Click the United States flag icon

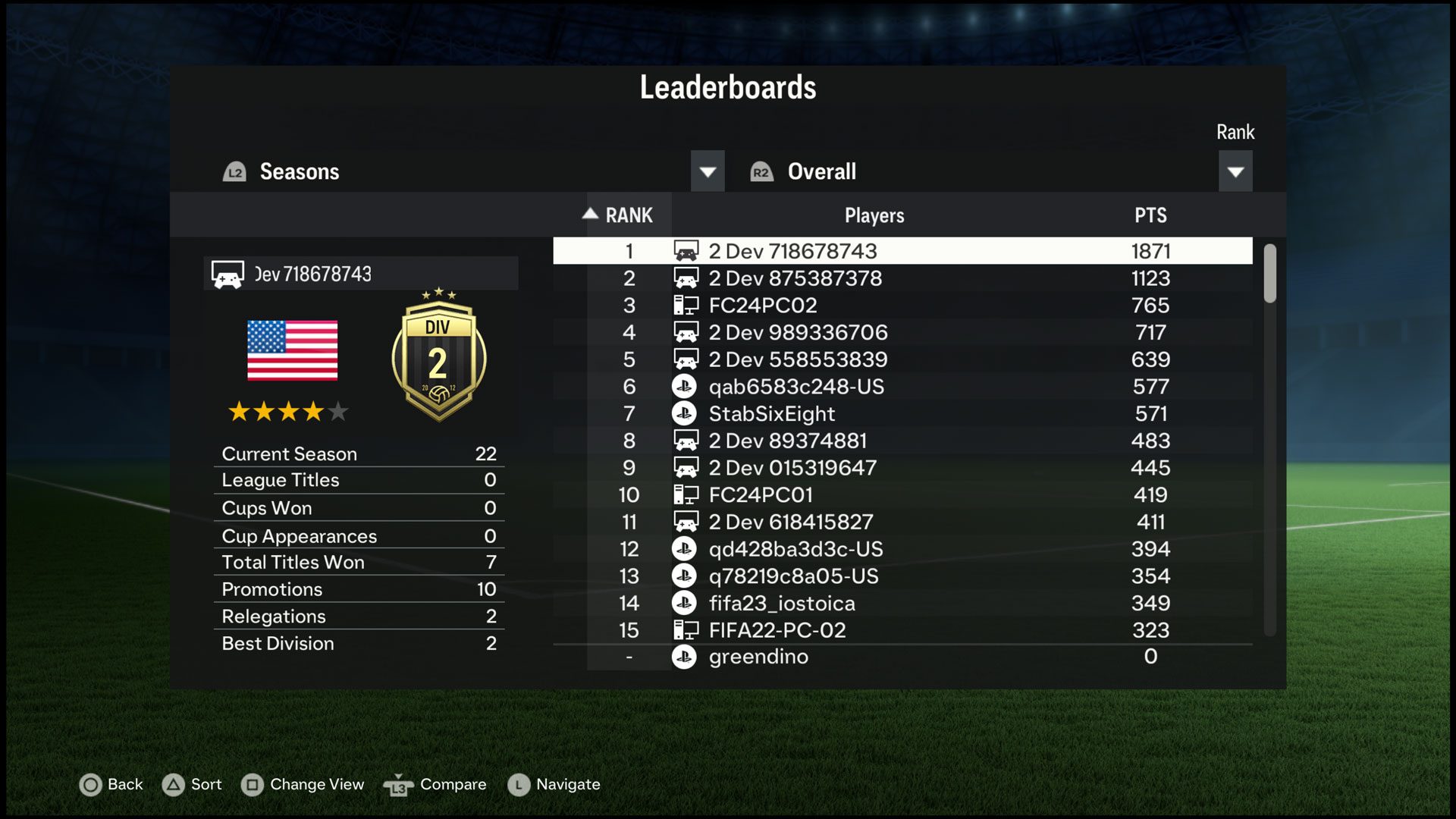pyautogui.click(x=291, y=350)
